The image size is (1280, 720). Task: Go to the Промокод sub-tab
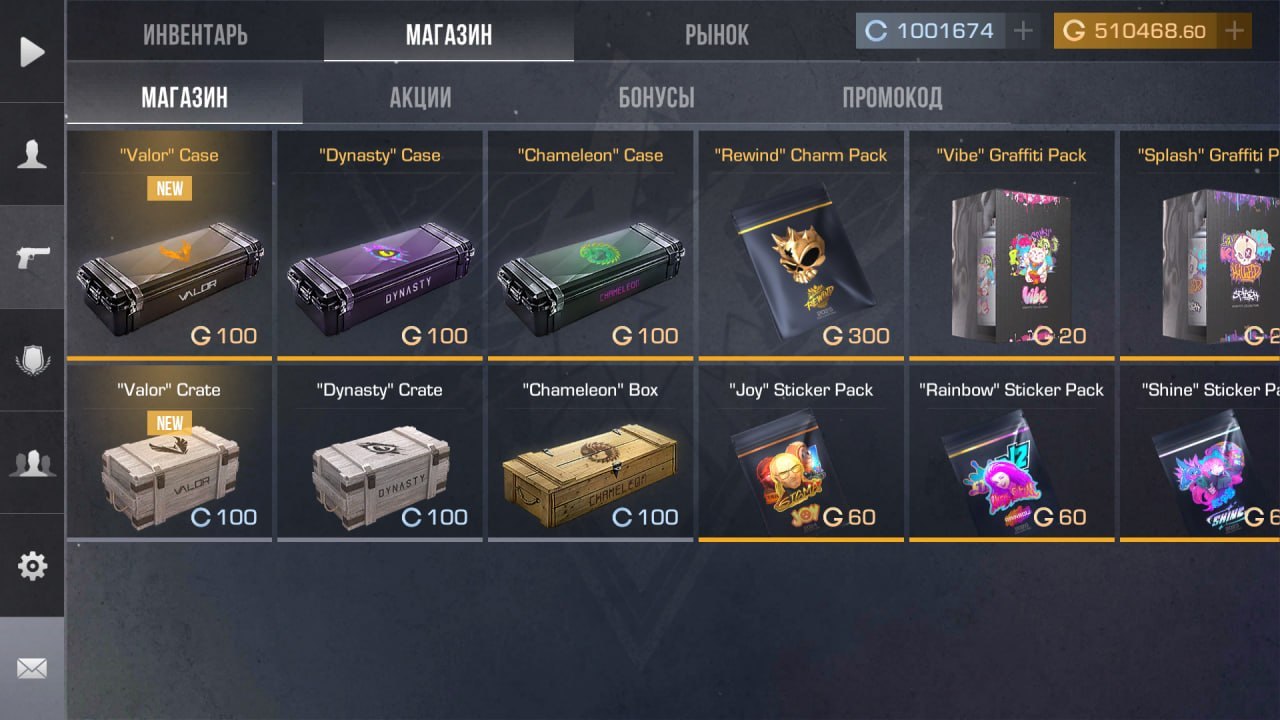(891, 97)
